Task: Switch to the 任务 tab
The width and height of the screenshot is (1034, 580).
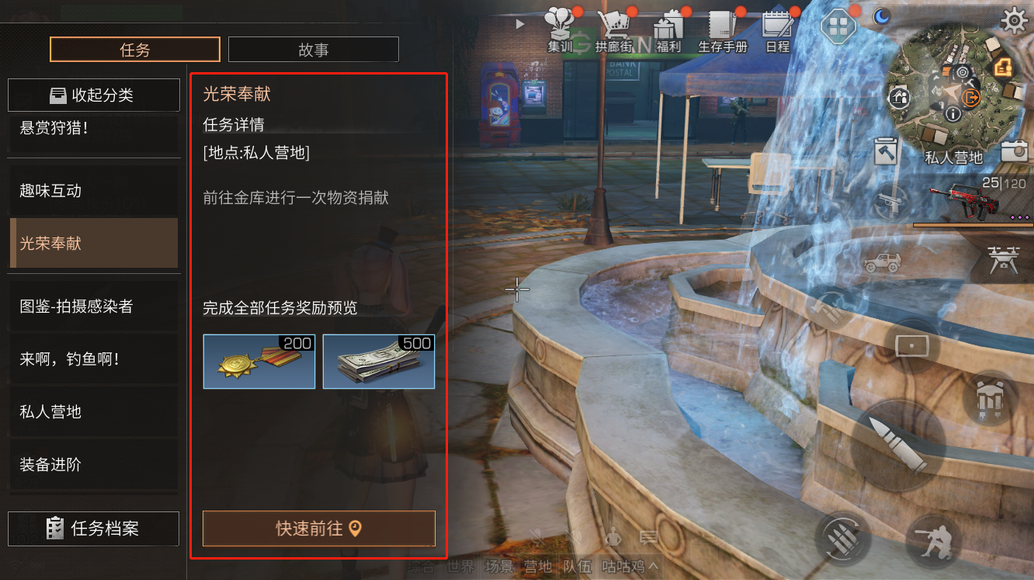Action: 135,49
